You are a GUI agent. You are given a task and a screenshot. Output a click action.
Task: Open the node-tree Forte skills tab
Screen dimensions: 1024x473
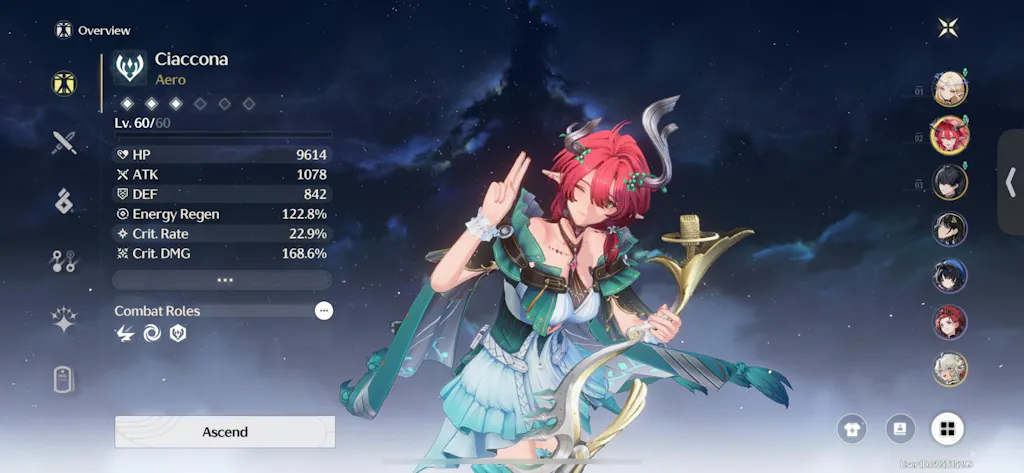tap(65, 261)
